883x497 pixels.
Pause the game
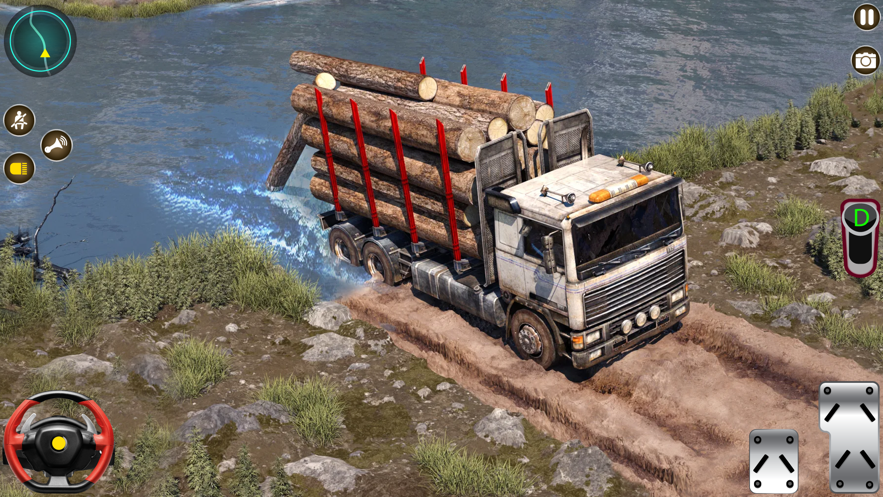[866, 17]
